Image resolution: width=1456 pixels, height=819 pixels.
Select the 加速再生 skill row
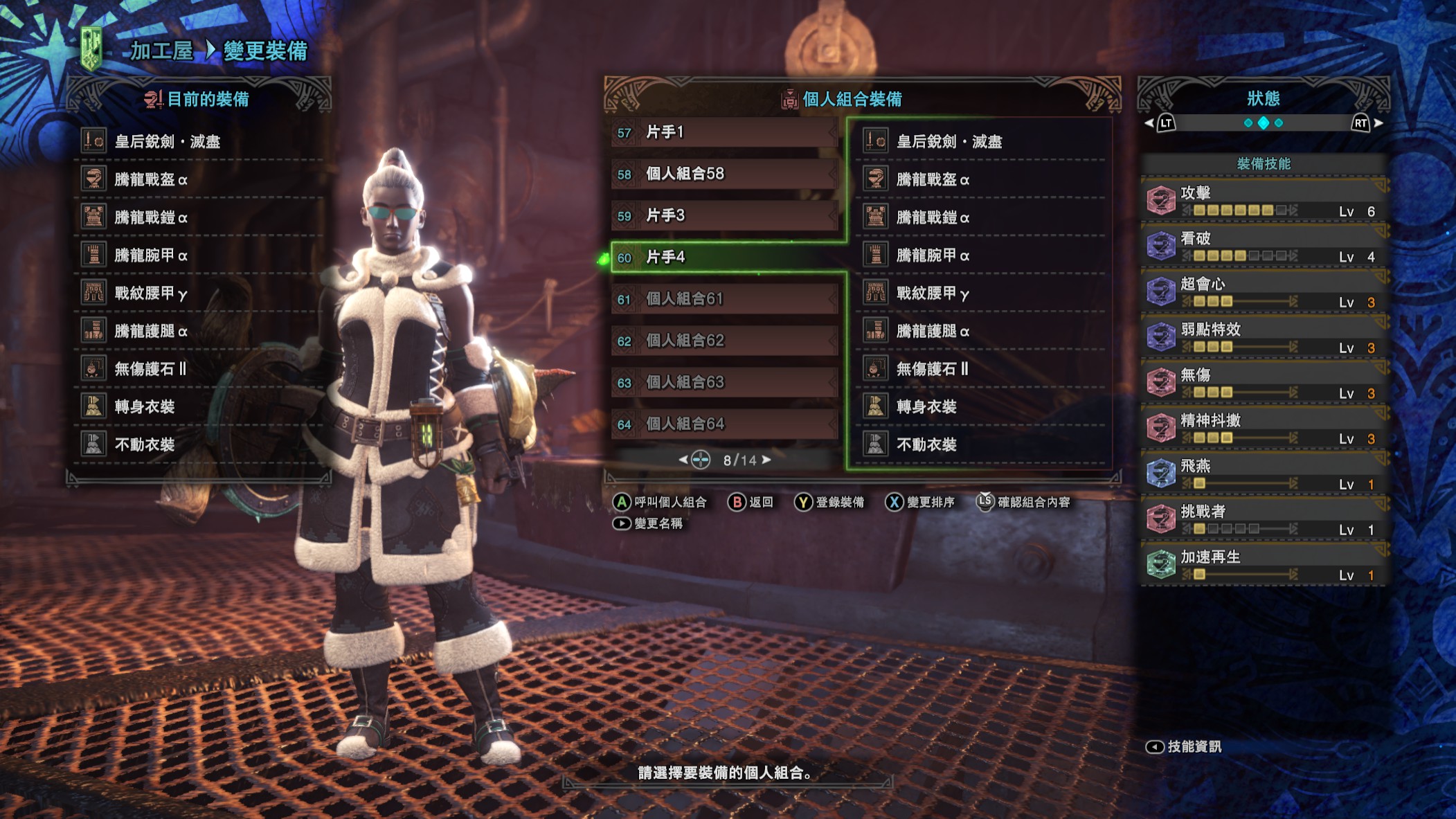click(1263, 565)
